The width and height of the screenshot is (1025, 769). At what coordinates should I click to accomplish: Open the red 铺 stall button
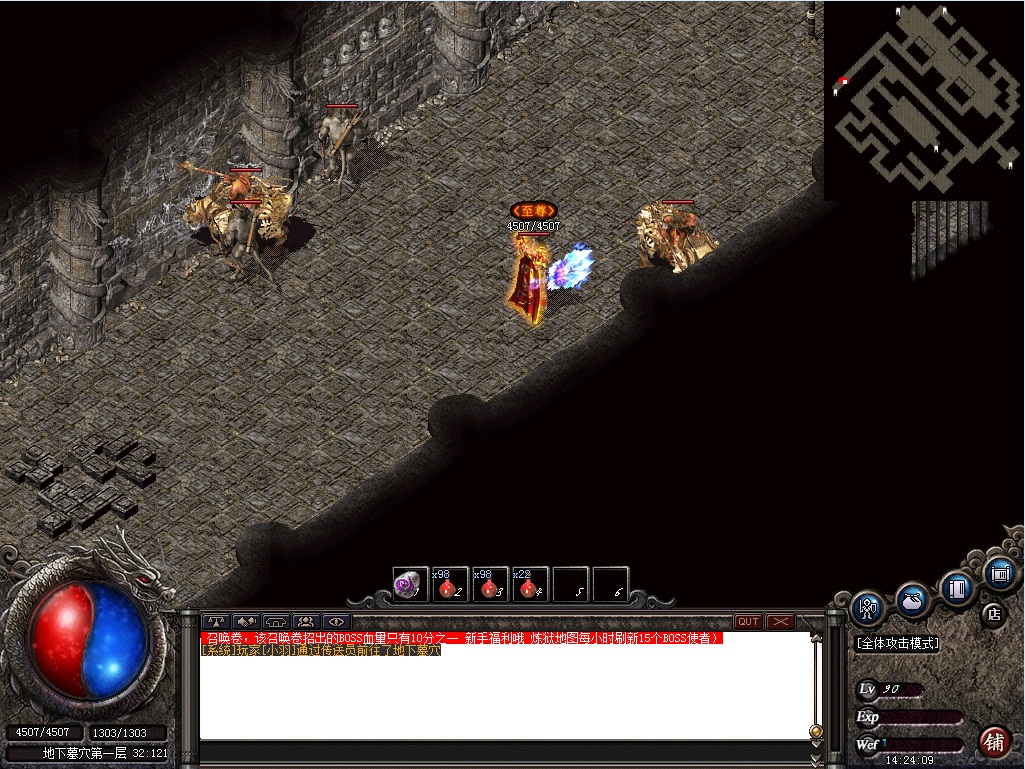click(x=994, y=741)
